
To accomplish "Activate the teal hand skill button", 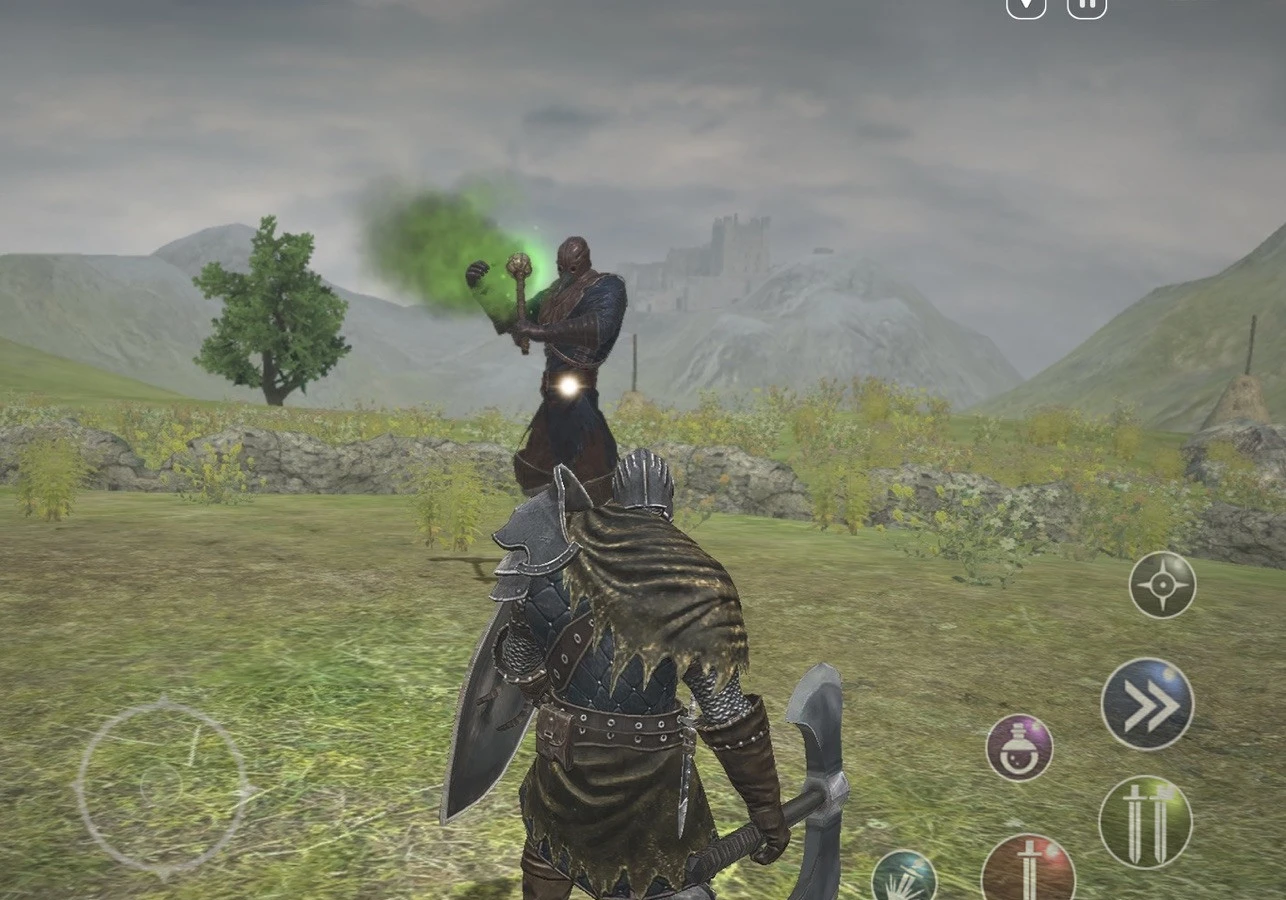I will [x=904, y=877].
